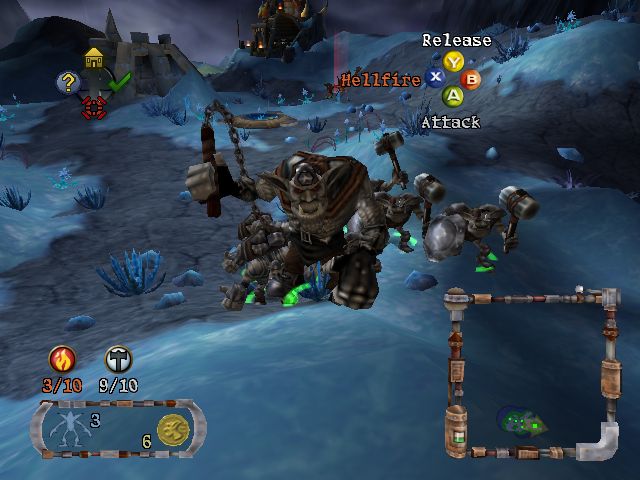
Task: Click the green checkmark icon
Action: click(121, 82)
